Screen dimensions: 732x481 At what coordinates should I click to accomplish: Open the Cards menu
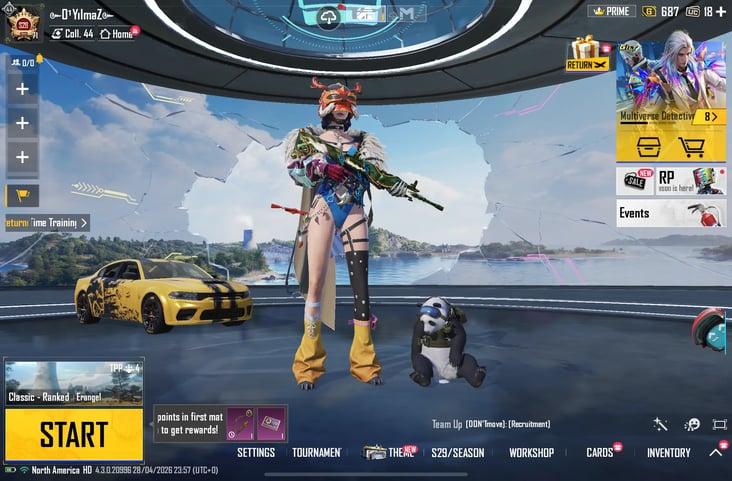[600, 453]
